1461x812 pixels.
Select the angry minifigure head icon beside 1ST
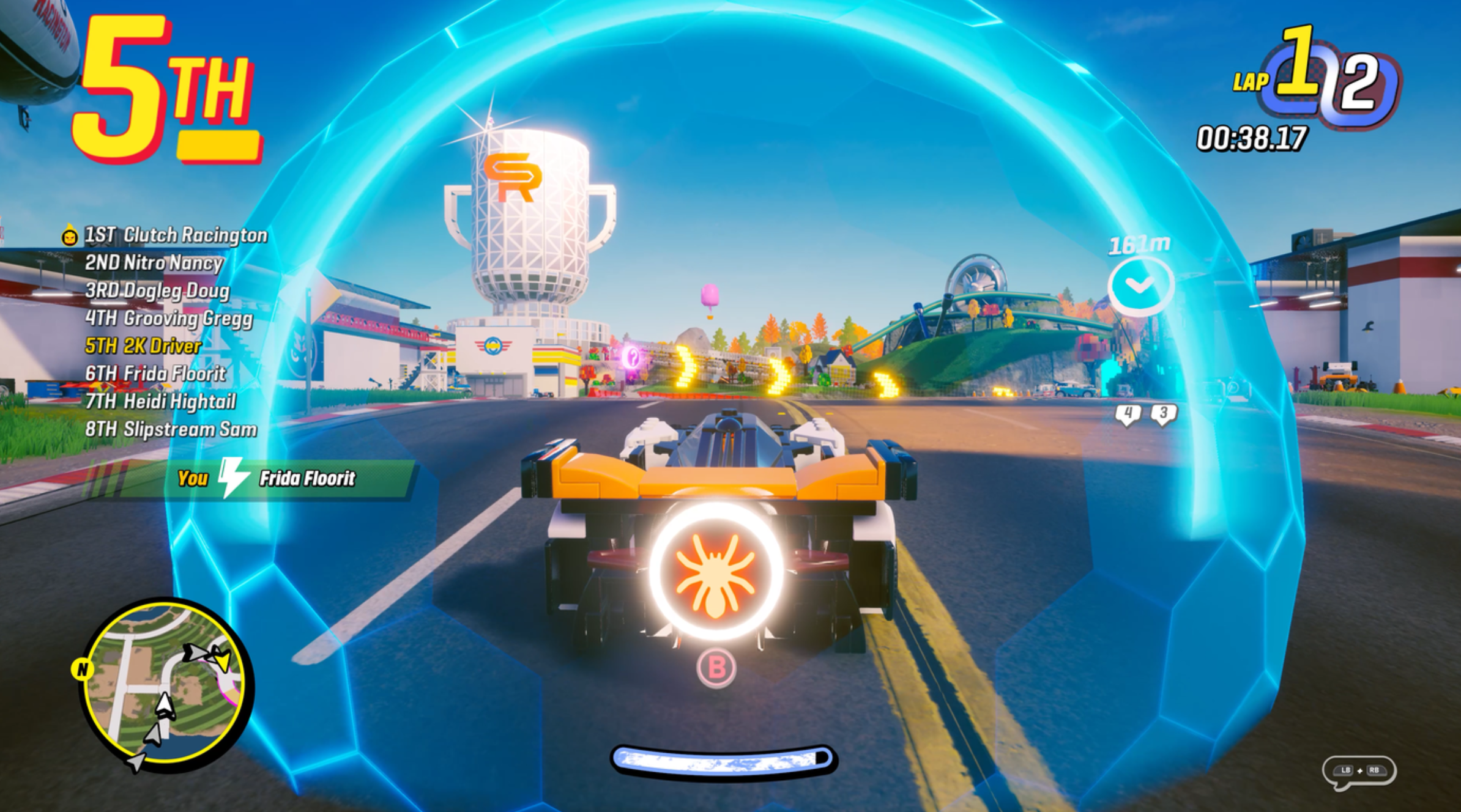pyautogui.click(x=68, y=235)
